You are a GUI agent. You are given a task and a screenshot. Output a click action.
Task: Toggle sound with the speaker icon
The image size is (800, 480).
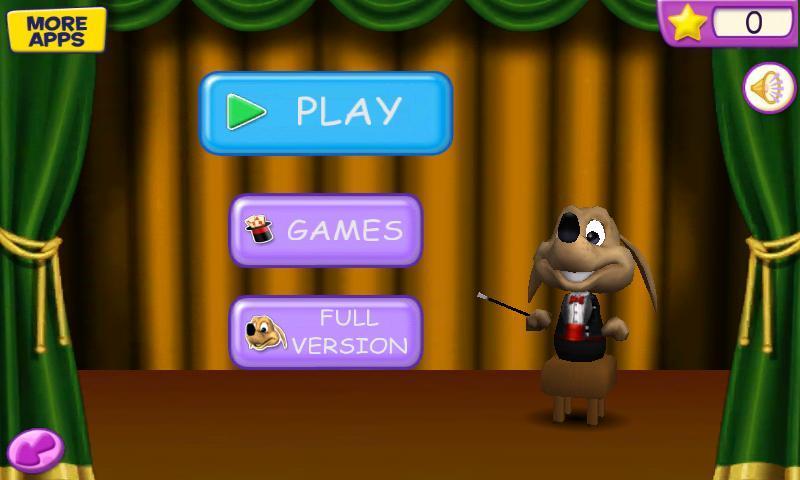(768, 88)
